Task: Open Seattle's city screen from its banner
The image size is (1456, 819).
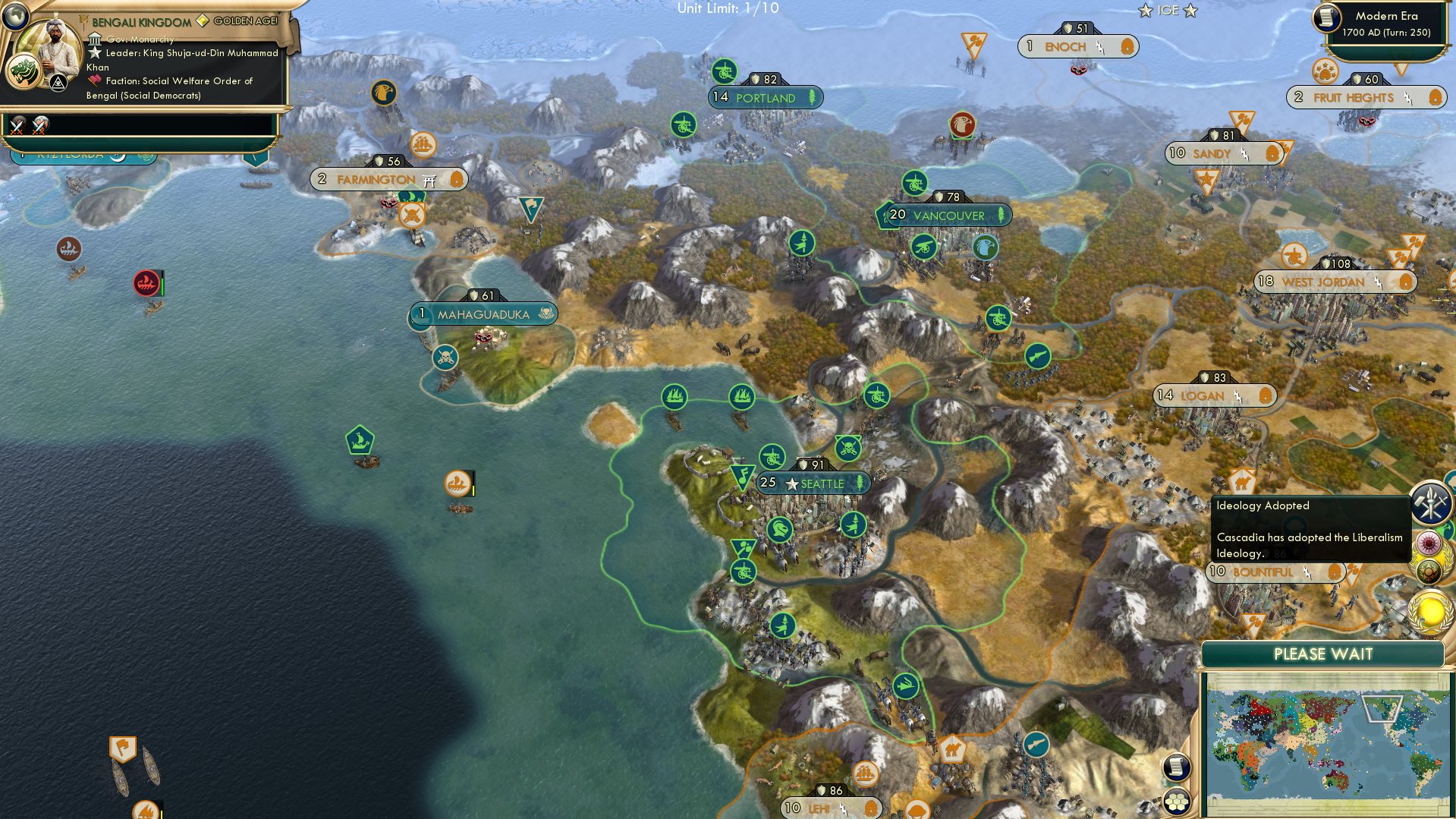Action: tap(813, 484)
